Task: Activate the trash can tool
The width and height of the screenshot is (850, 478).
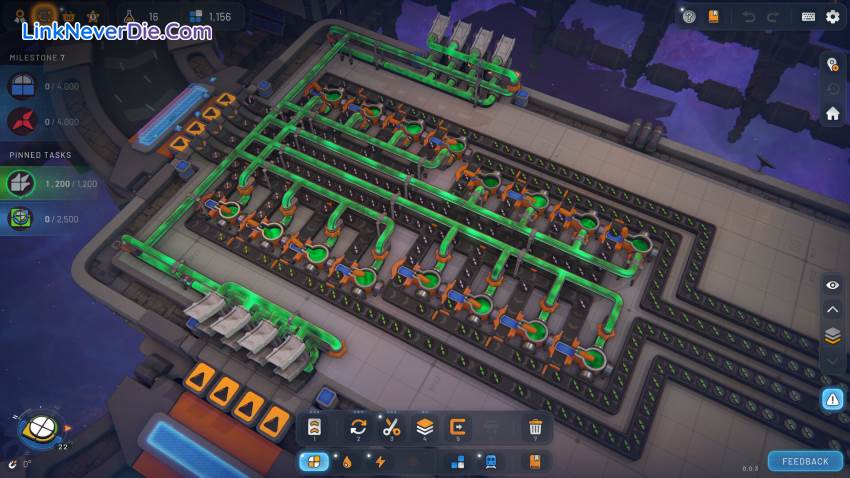Action: 535,427
